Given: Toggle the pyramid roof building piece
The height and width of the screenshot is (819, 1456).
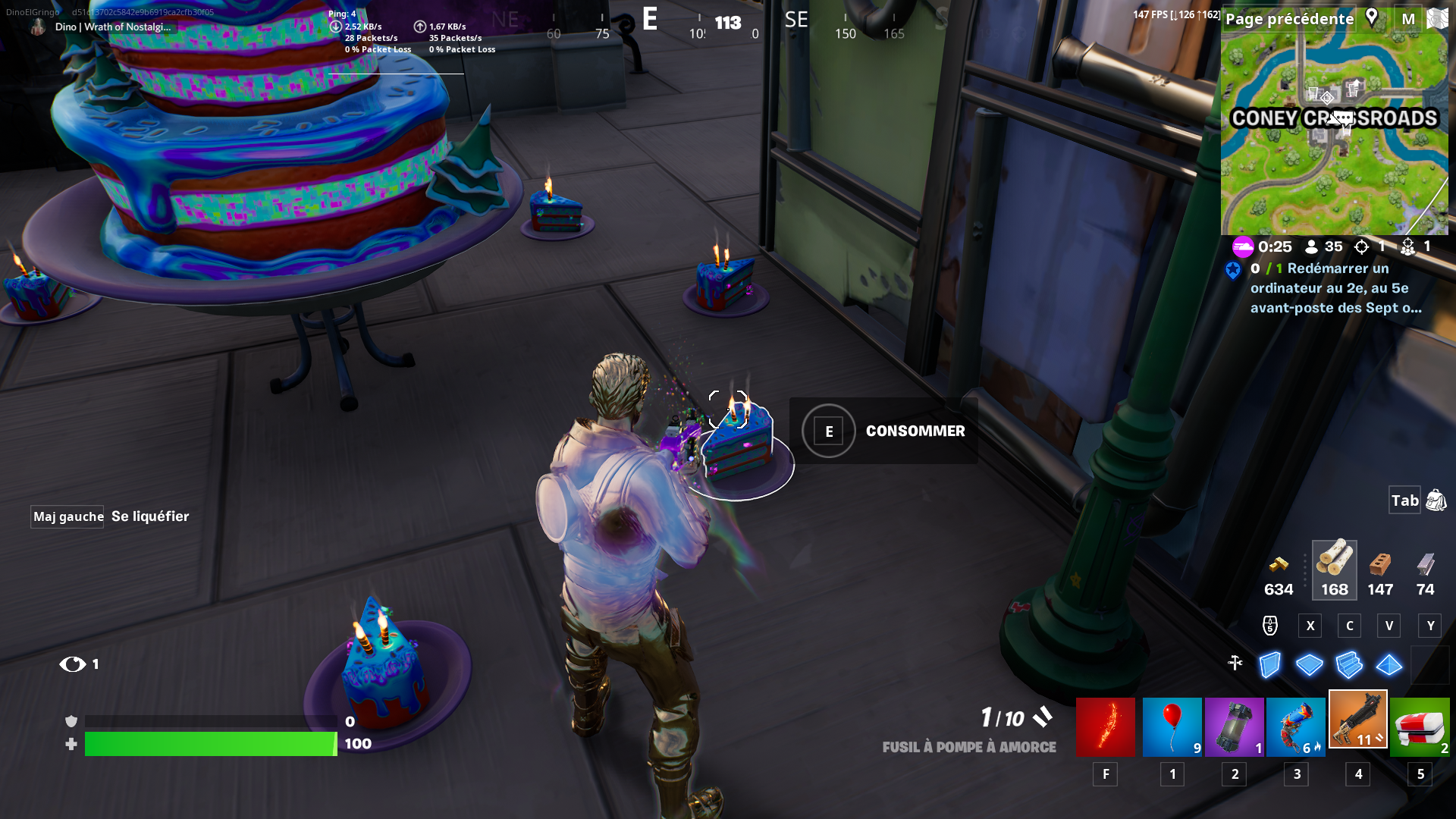Looking at the screenshot, I should (1388, 665).
